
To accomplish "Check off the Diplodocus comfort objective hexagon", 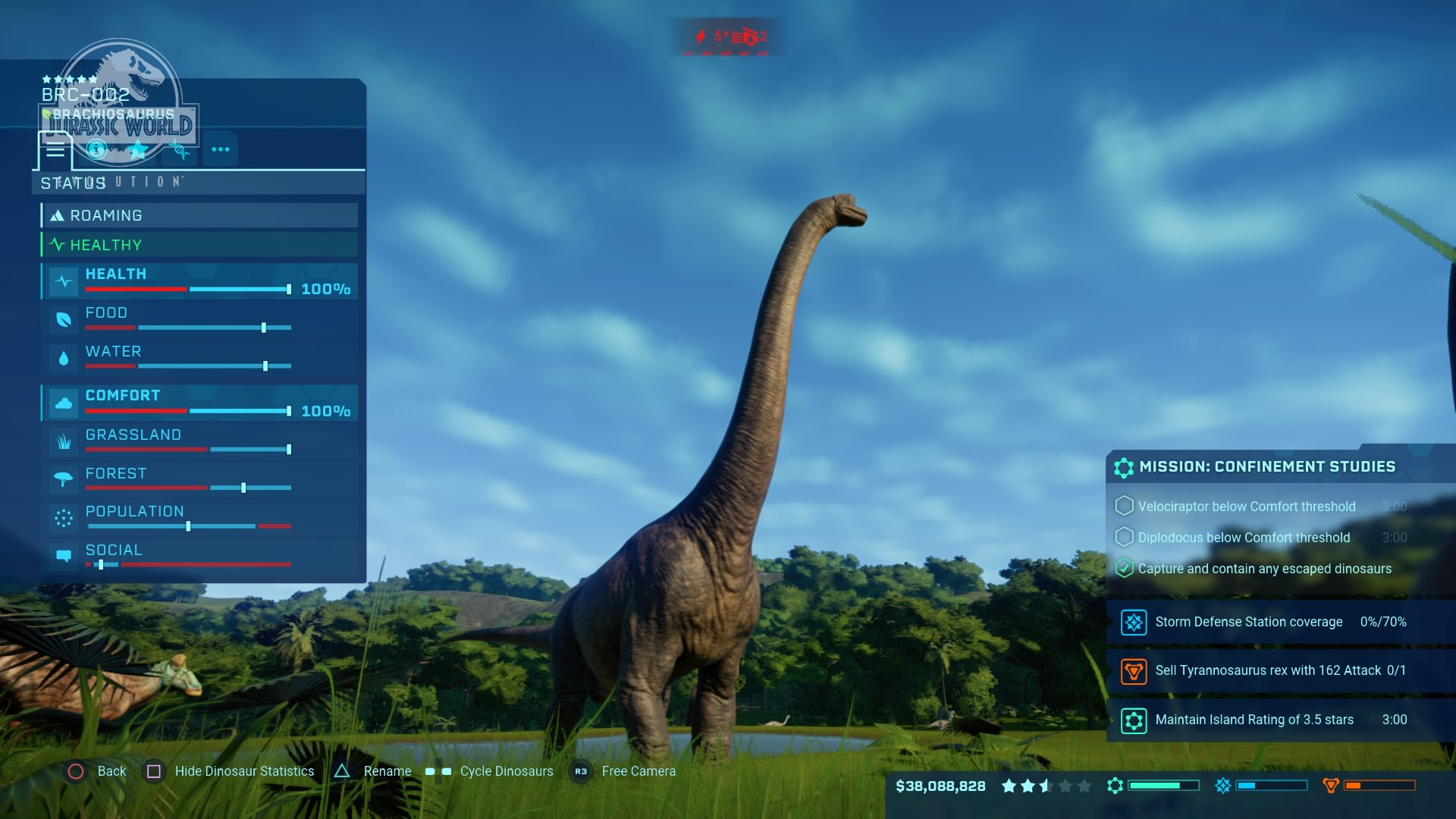I will [1125, 538].
